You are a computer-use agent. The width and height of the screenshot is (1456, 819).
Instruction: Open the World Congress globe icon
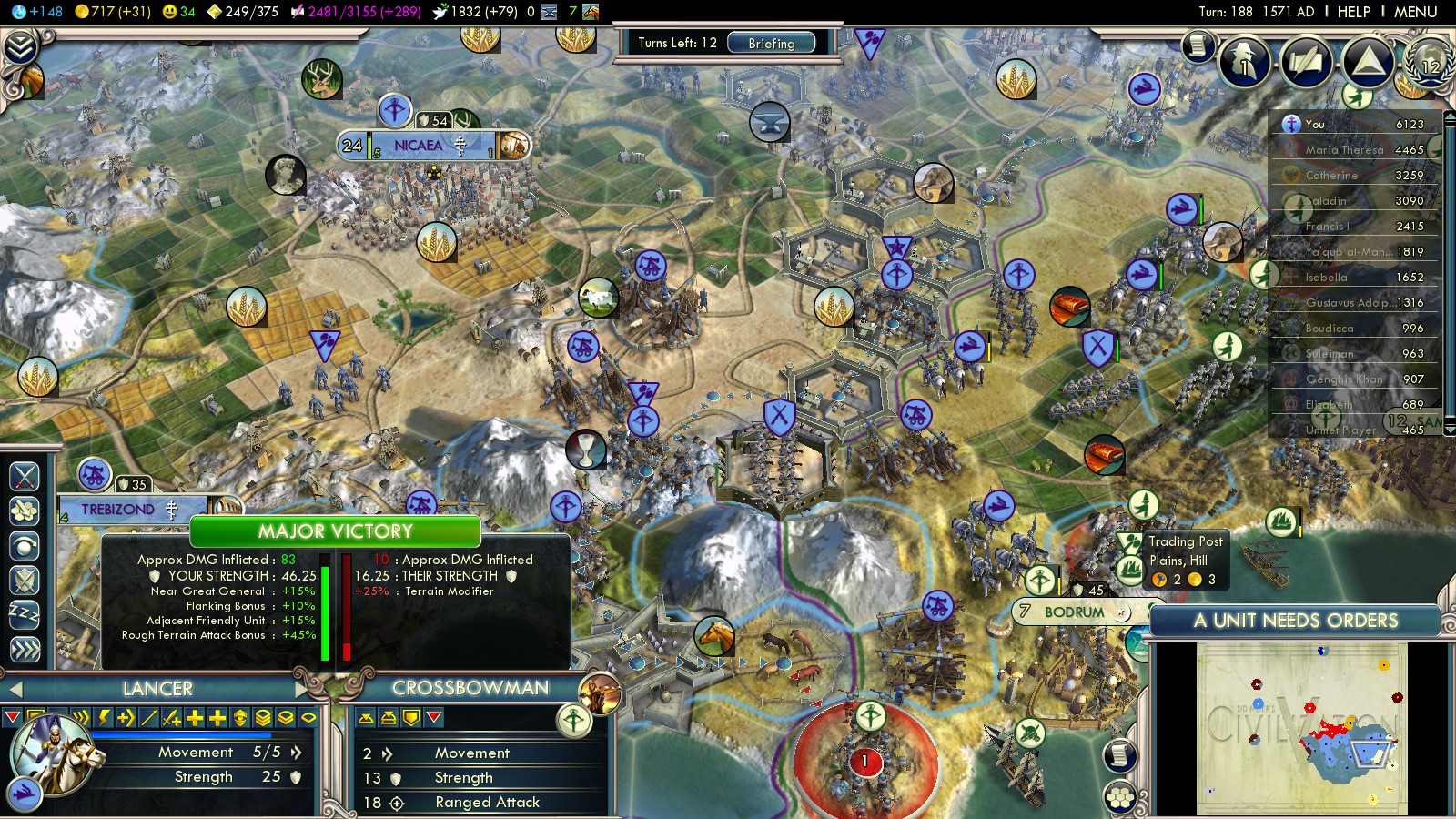point(1429,60)
